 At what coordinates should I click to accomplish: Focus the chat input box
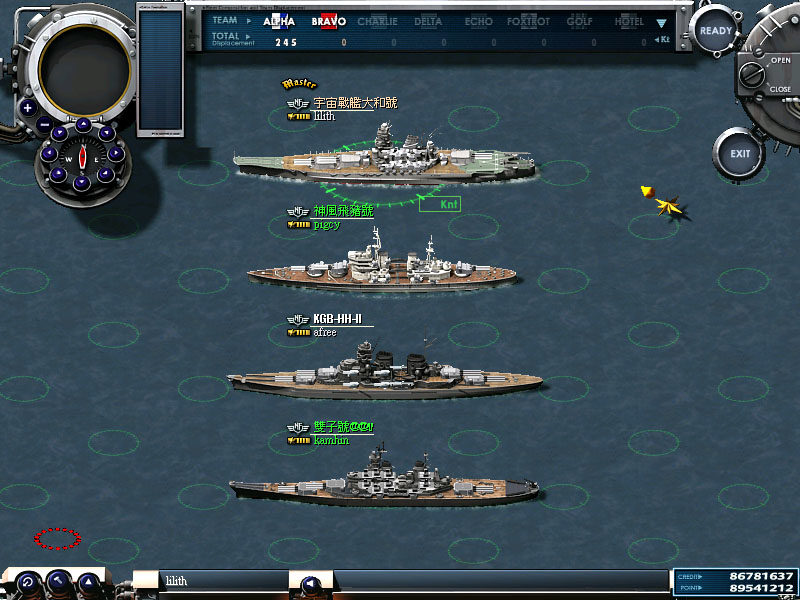click(x=220, y=581)
